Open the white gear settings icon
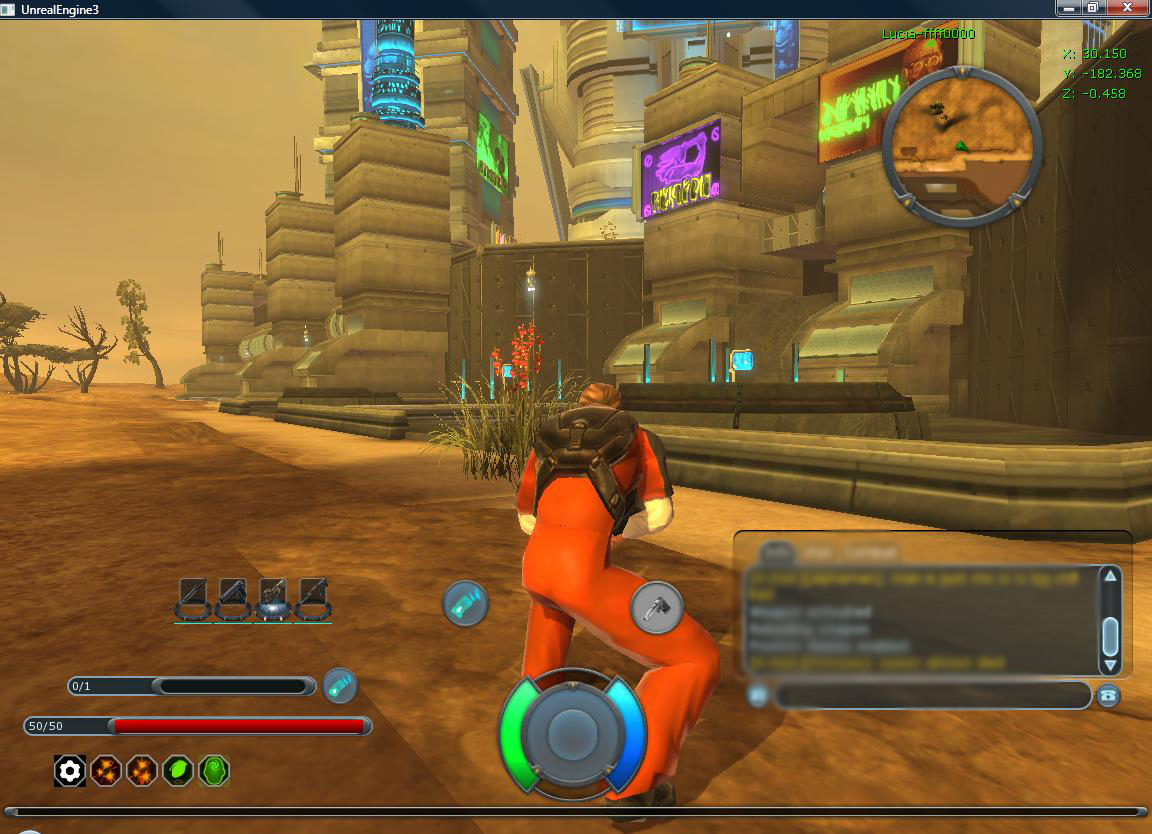This screenshot has width=1152, height=834. click(69, 770)
